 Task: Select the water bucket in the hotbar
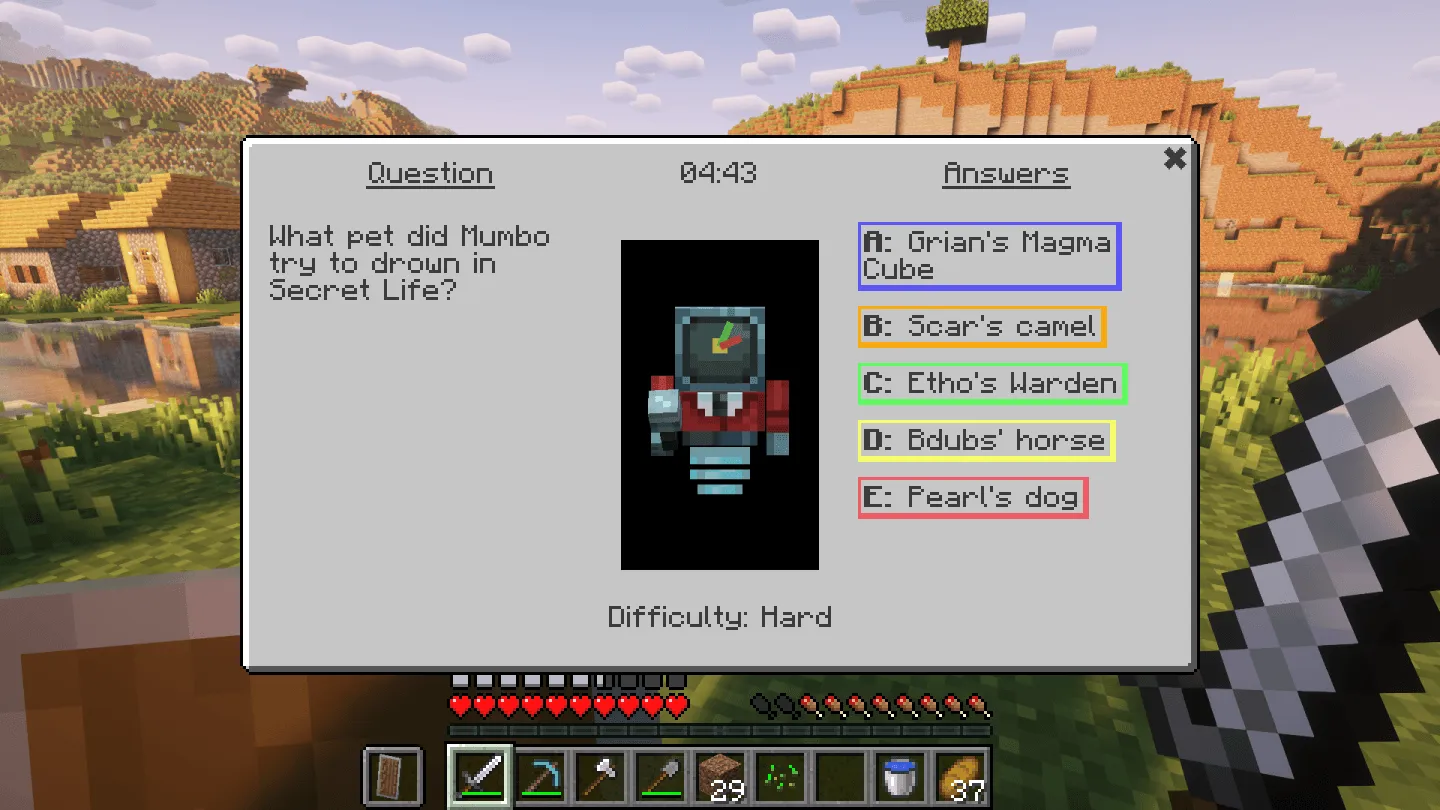tap(899, 778)
